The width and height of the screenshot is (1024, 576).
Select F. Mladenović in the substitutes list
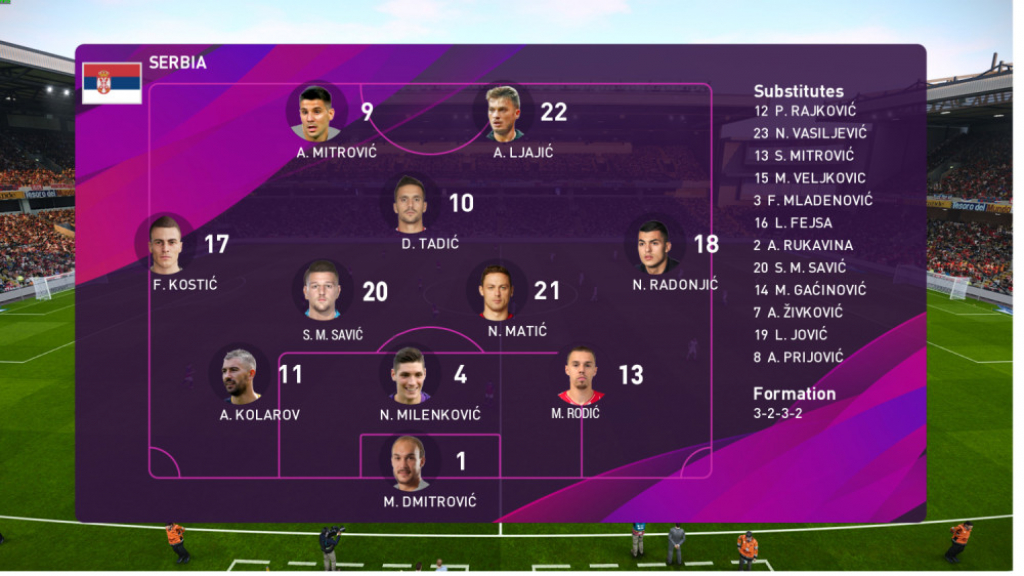pyautogui.click(x=813, y=200)
